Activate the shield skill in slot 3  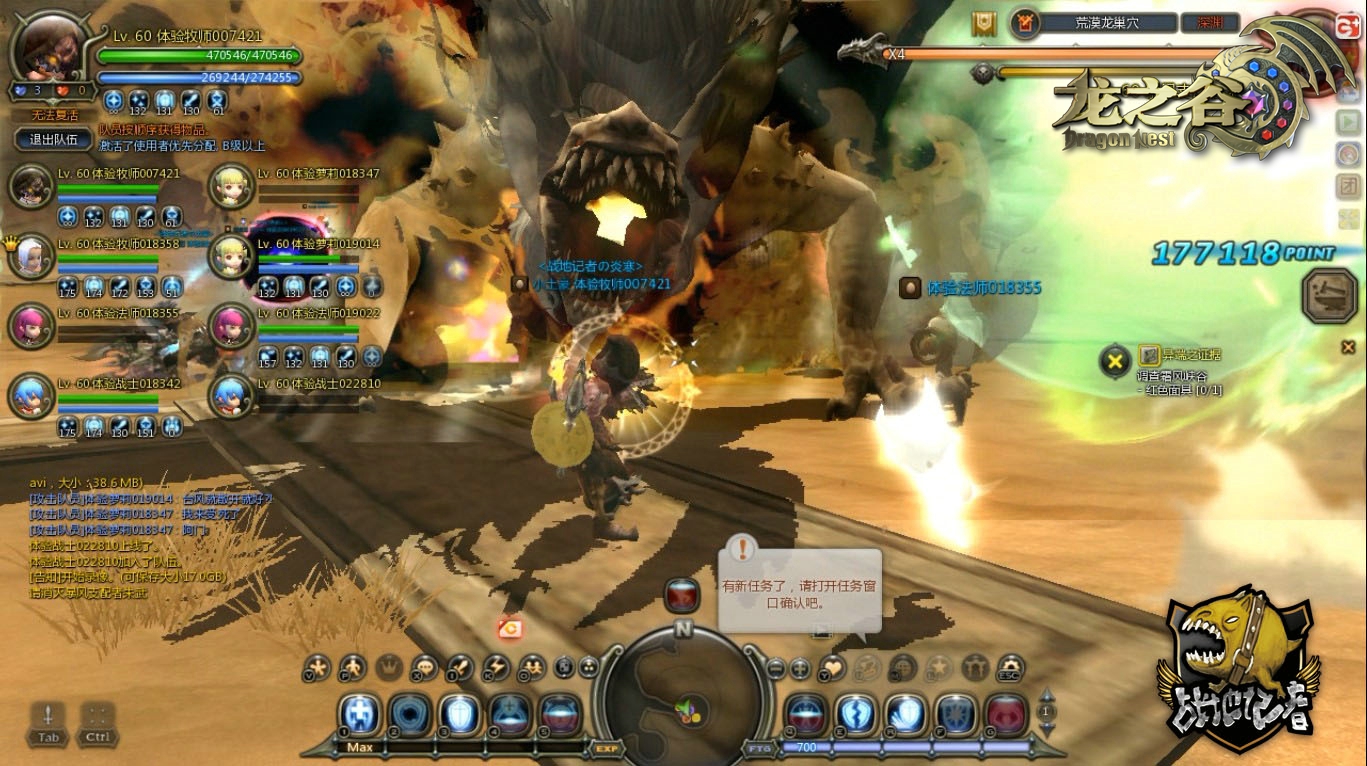460,714
